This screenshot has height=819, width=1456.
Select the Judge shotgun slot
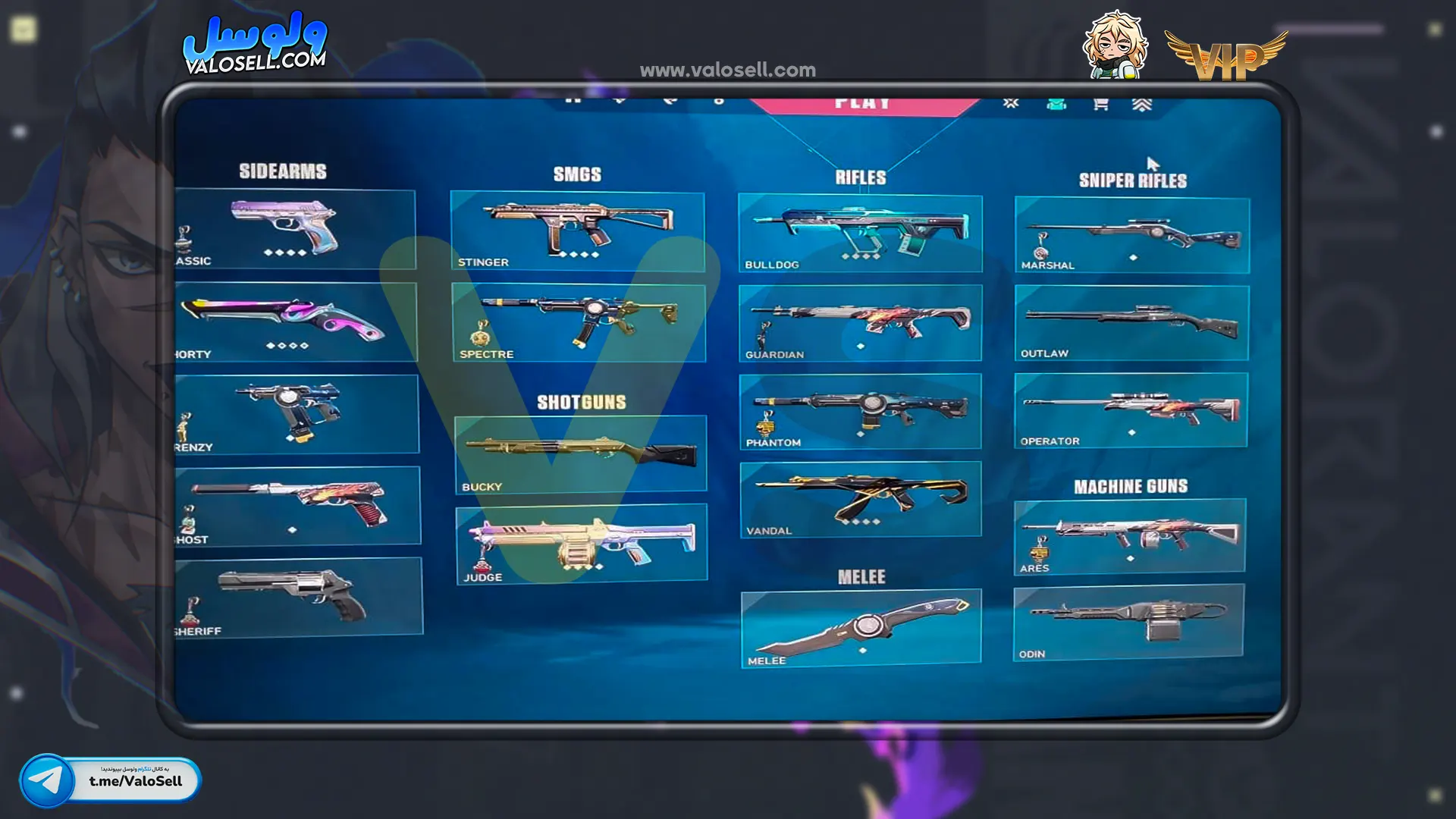tap(582, 544)
